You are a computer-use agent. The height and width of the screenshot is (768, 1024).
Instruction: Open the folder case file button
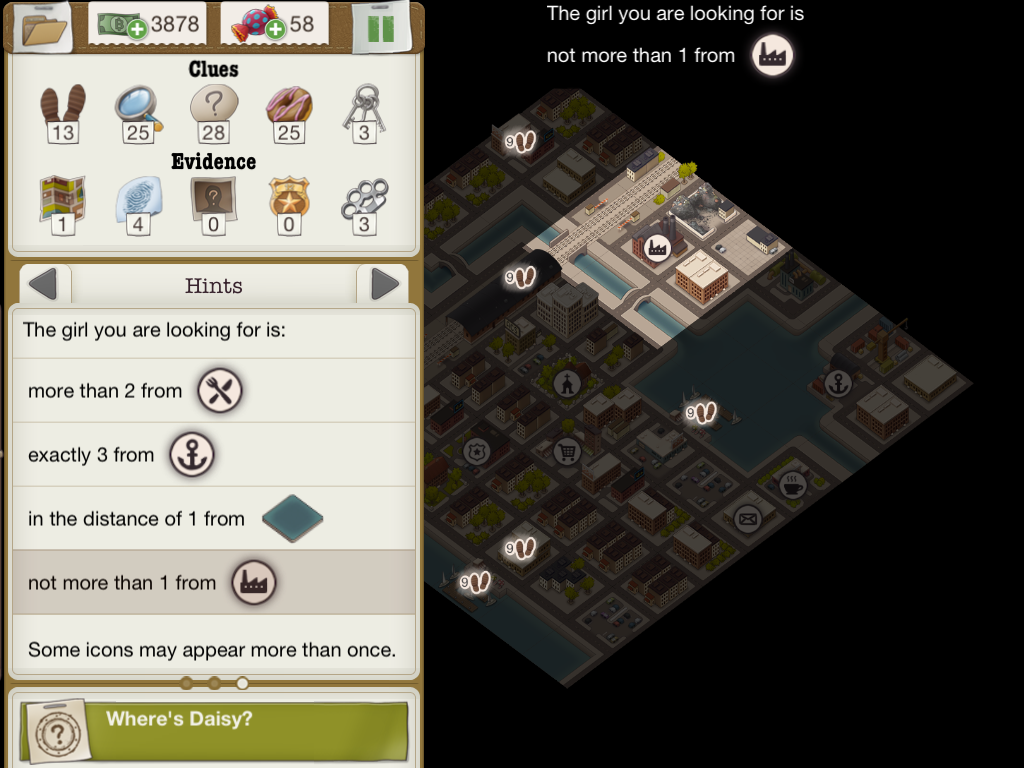[43, 27]
